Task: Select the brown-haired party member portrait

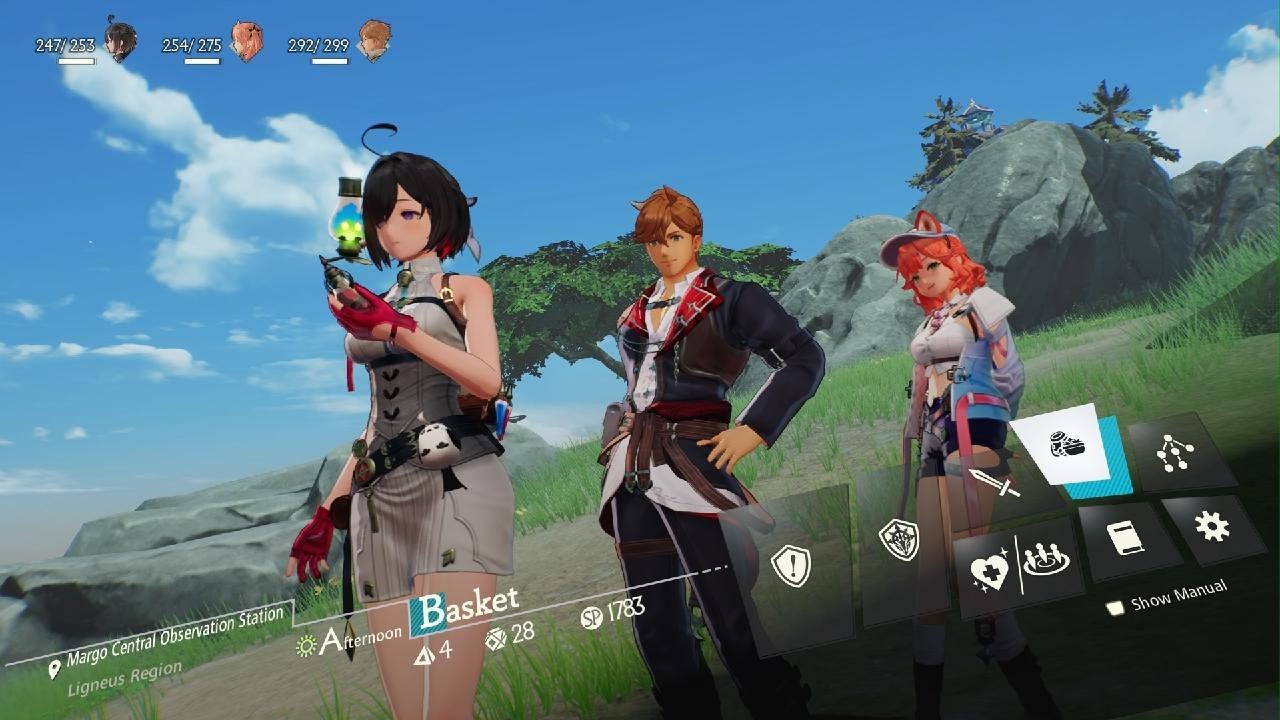Action: (373, 40)
